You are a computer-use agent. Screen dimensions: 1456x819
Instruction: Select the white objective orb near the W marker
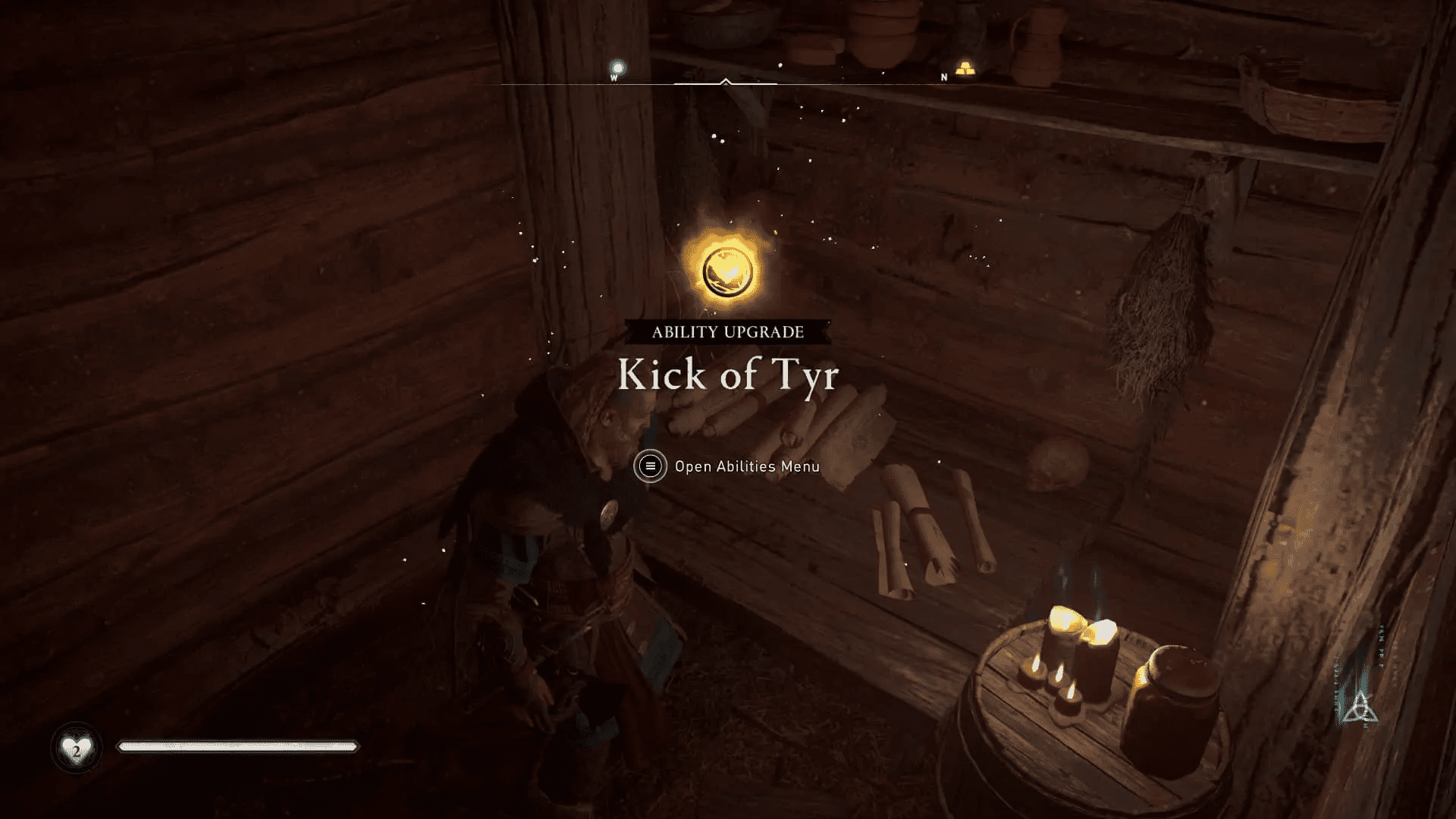617,67
